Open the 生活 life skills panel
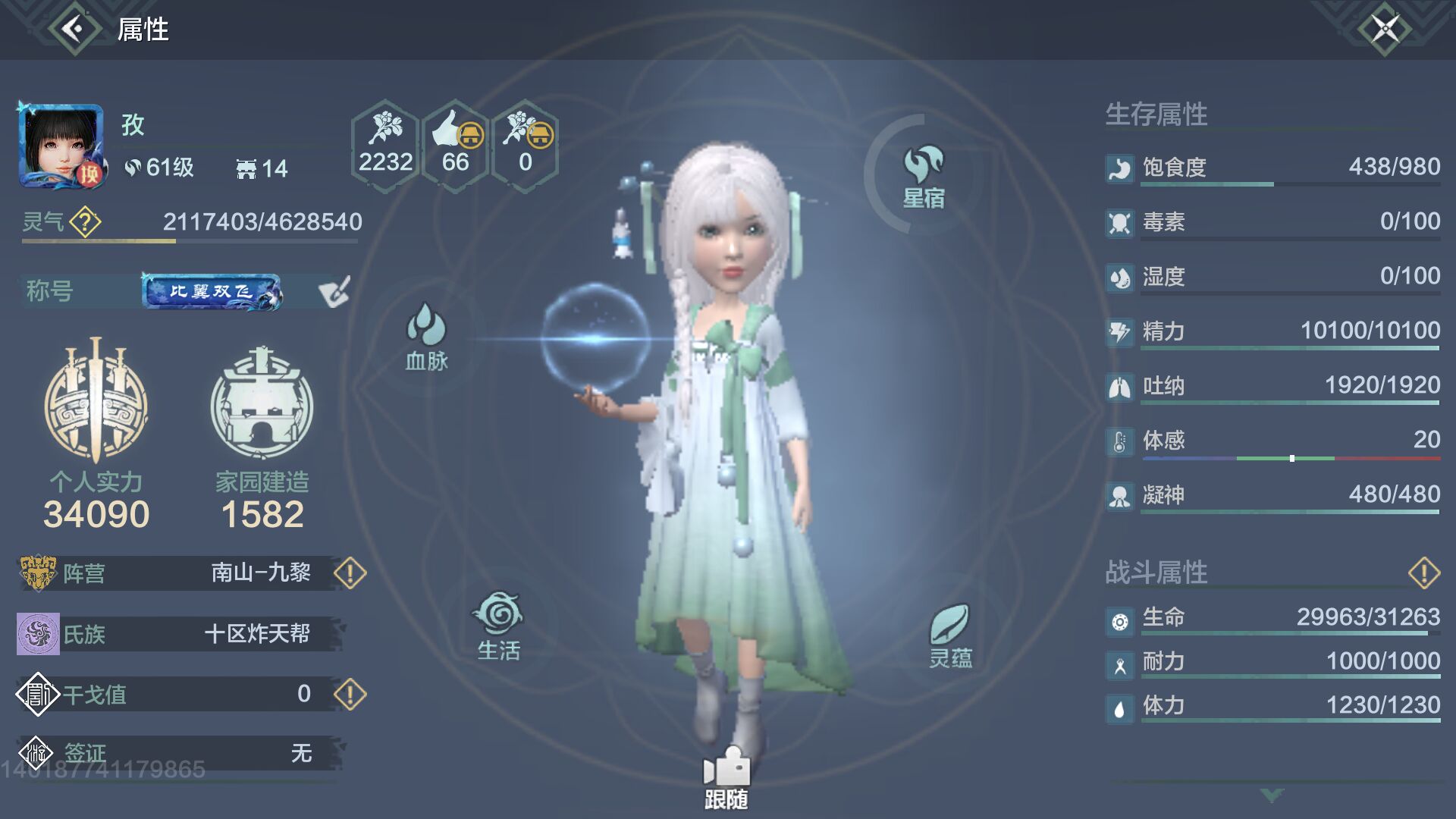 coord(498,626)
